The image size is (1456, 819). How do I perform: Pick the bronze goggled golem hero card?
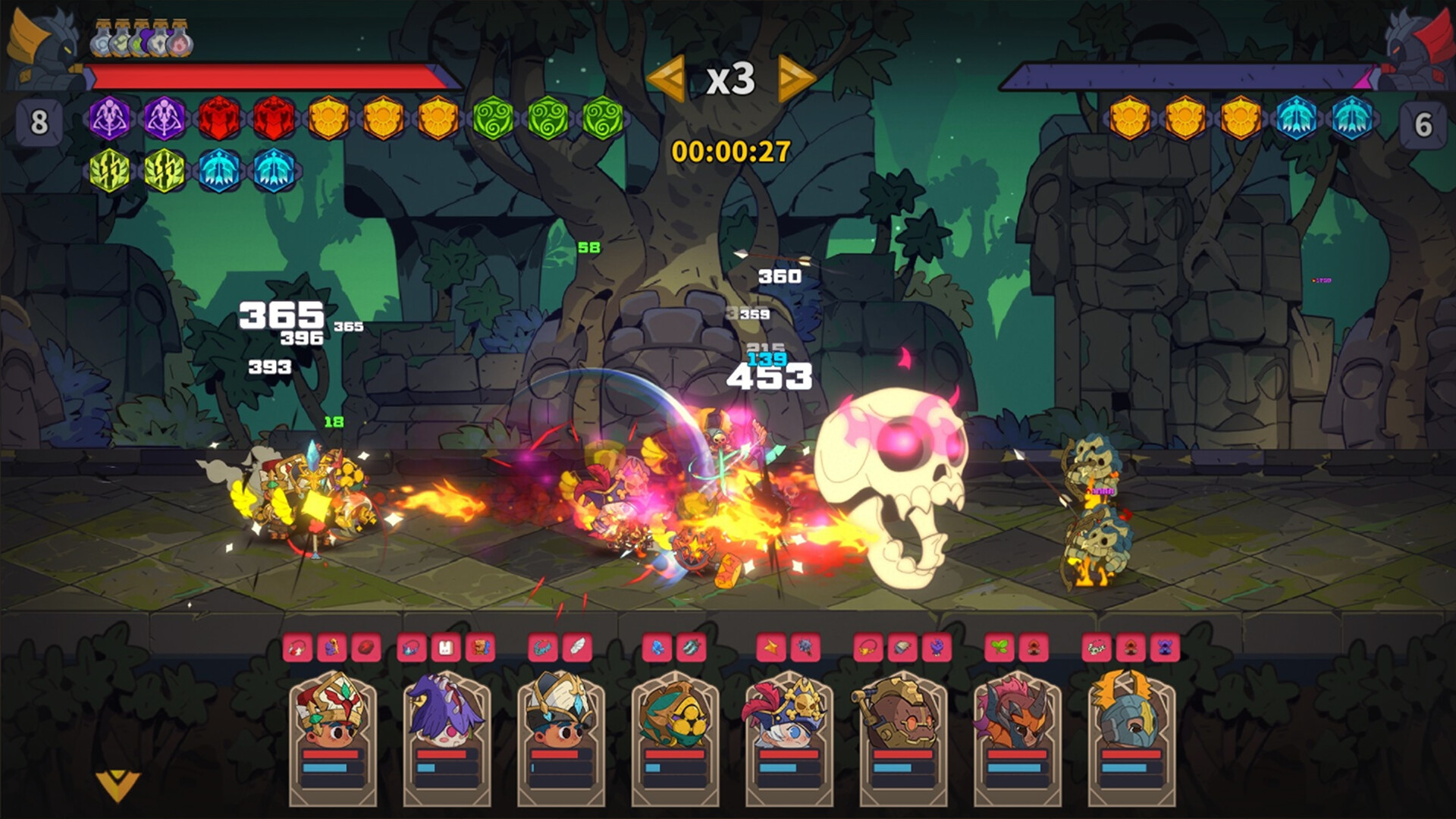point(902,737)
